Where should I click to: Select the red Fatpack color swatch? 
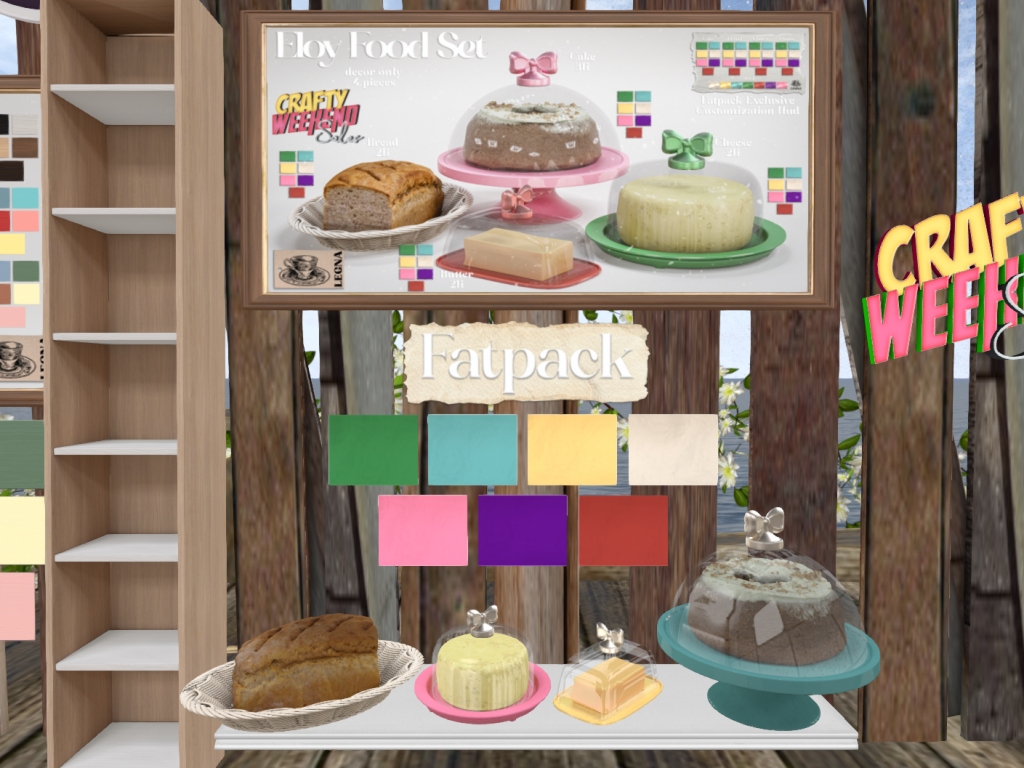tap(623, 530)
